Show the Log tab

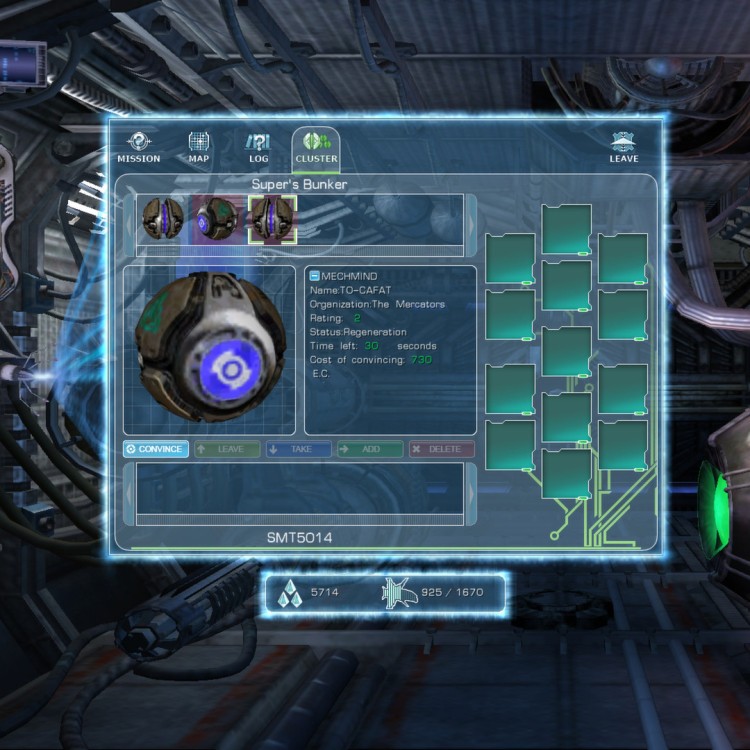click(x=258, y=147)
